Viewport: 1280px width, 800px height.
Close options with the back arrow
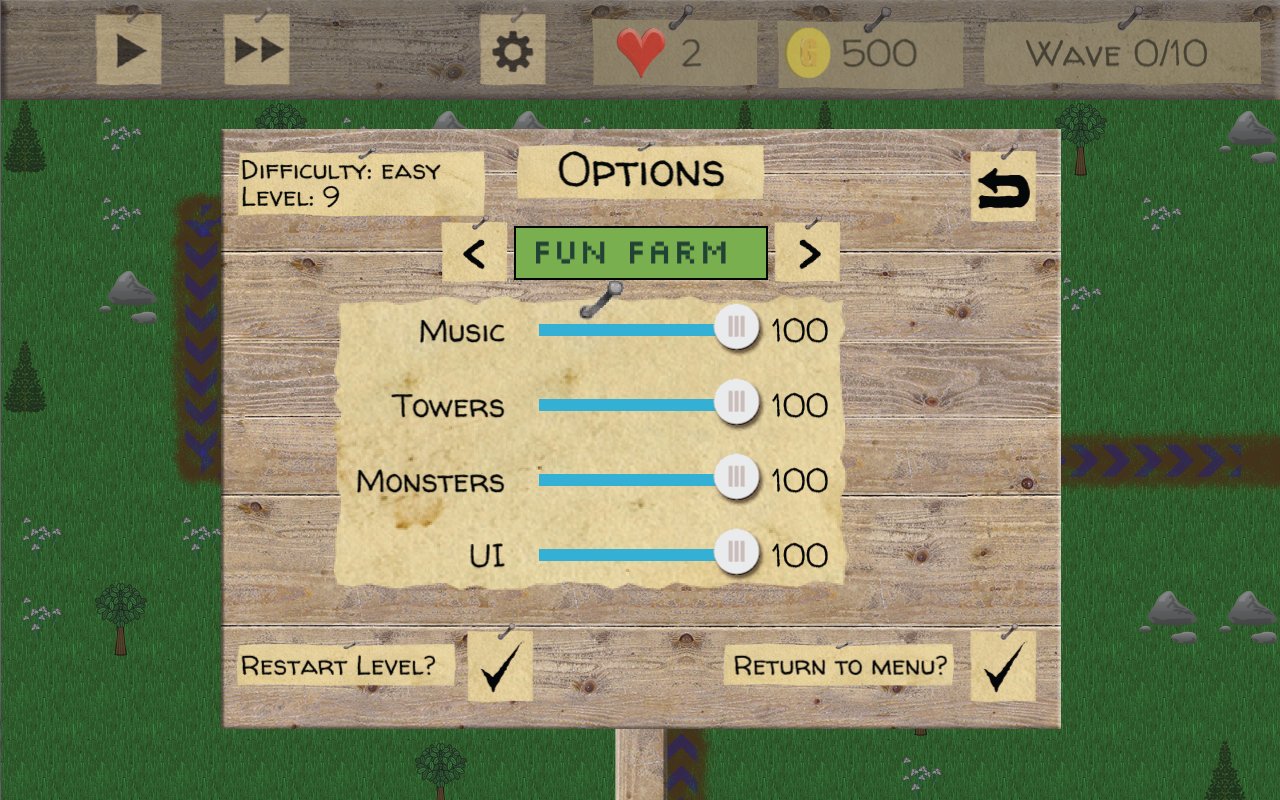click(1003, 189)
